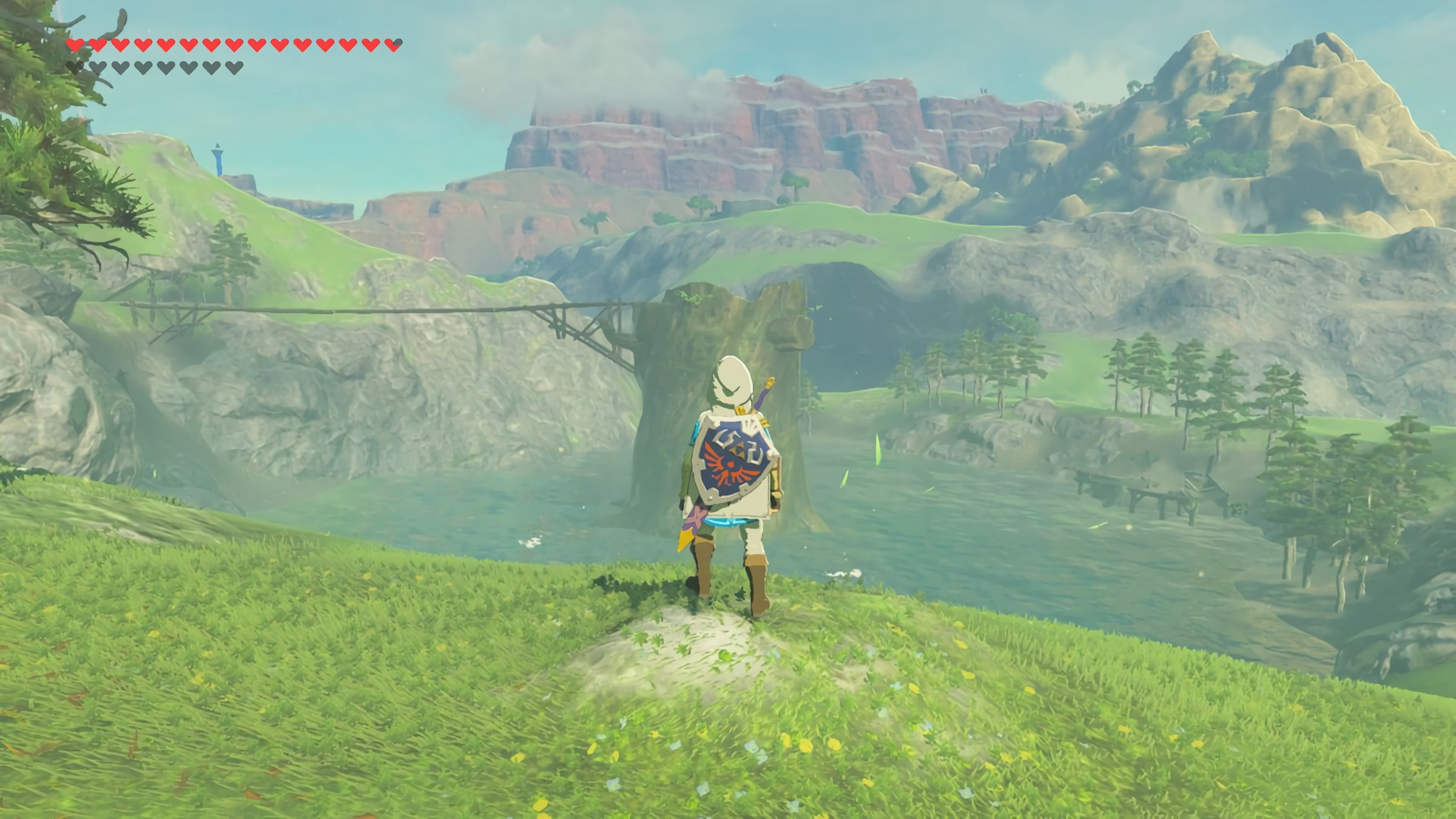1456x819 pixels.
Task: Click the first gray heart in the second row
Action: point(74,69)
